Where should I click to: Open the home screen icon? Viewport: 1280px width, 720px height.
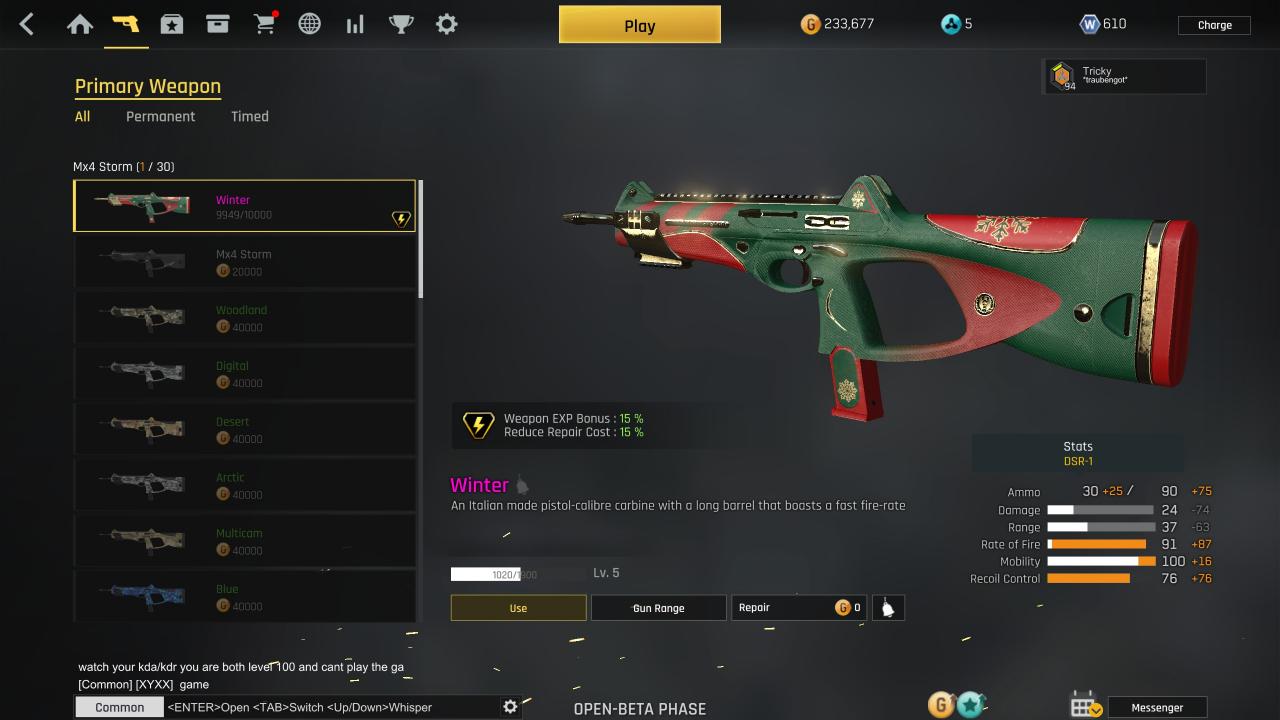[x=80, y=25]
